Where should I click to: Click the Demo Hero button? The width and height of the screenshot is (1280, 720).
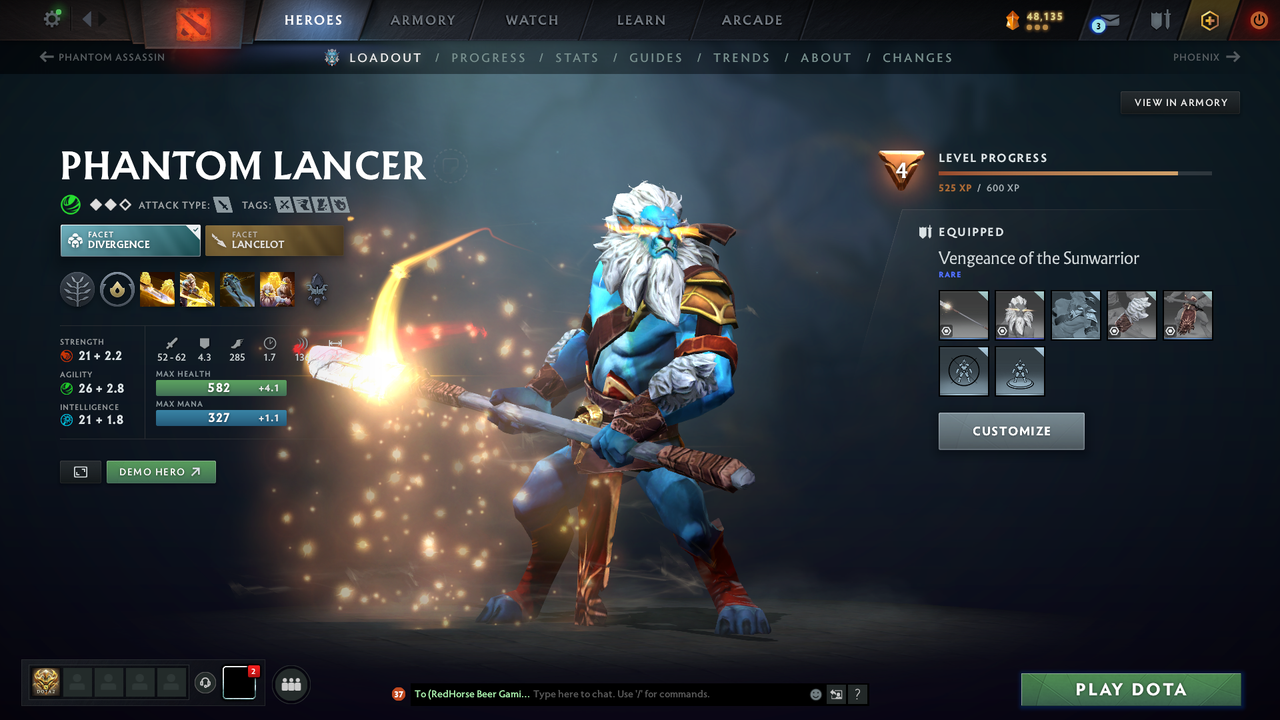click(160, 471)
